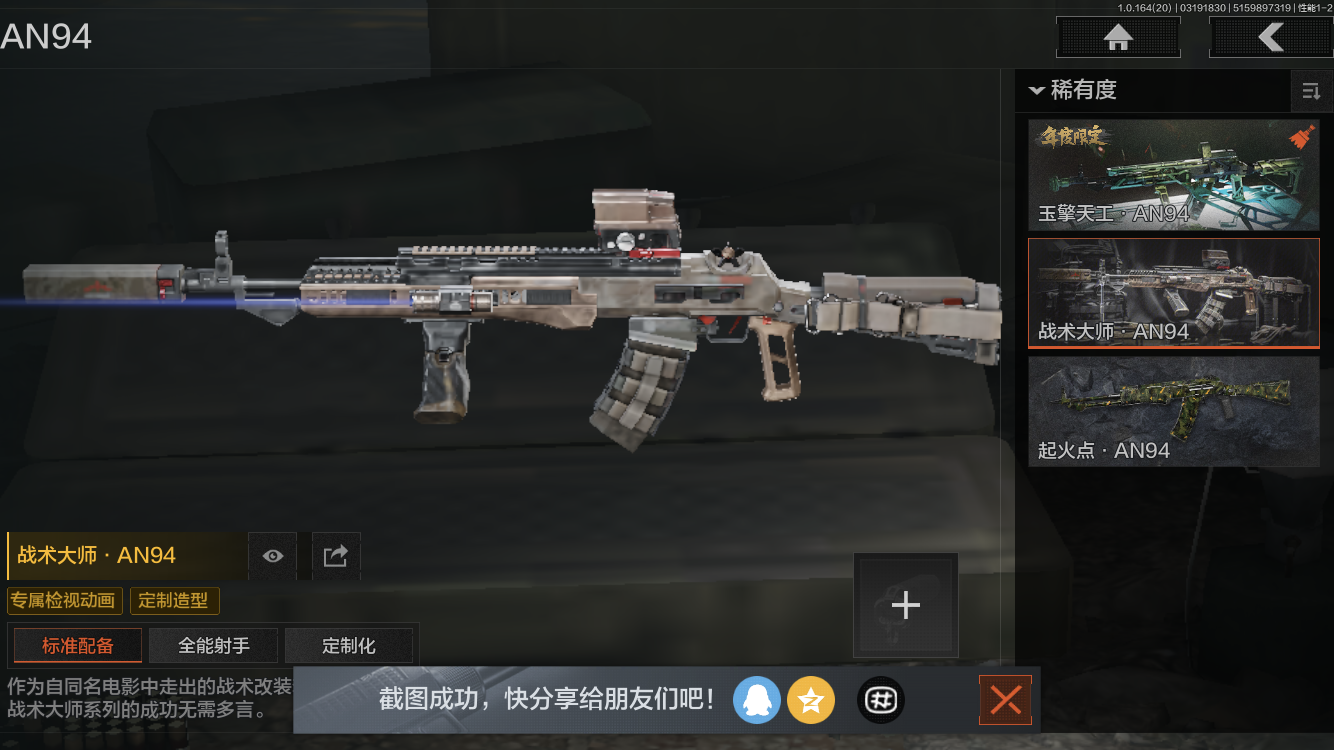Image resolution: width=1334 pixels, height=750 pixels.
Task: Switch to the 全能射手 tab
Action: click(213, 645)
